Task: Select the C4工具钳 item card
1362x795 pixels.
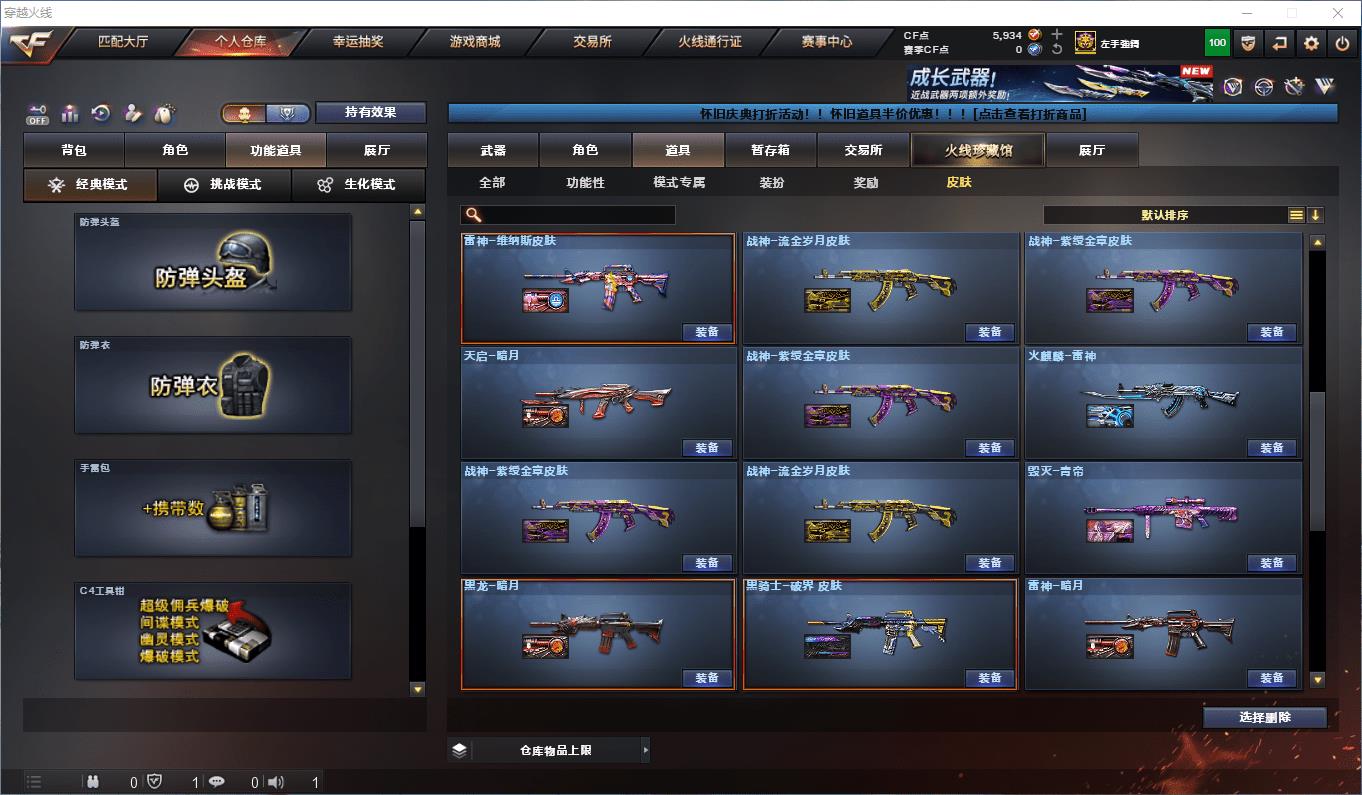Action: click(213, 631)
